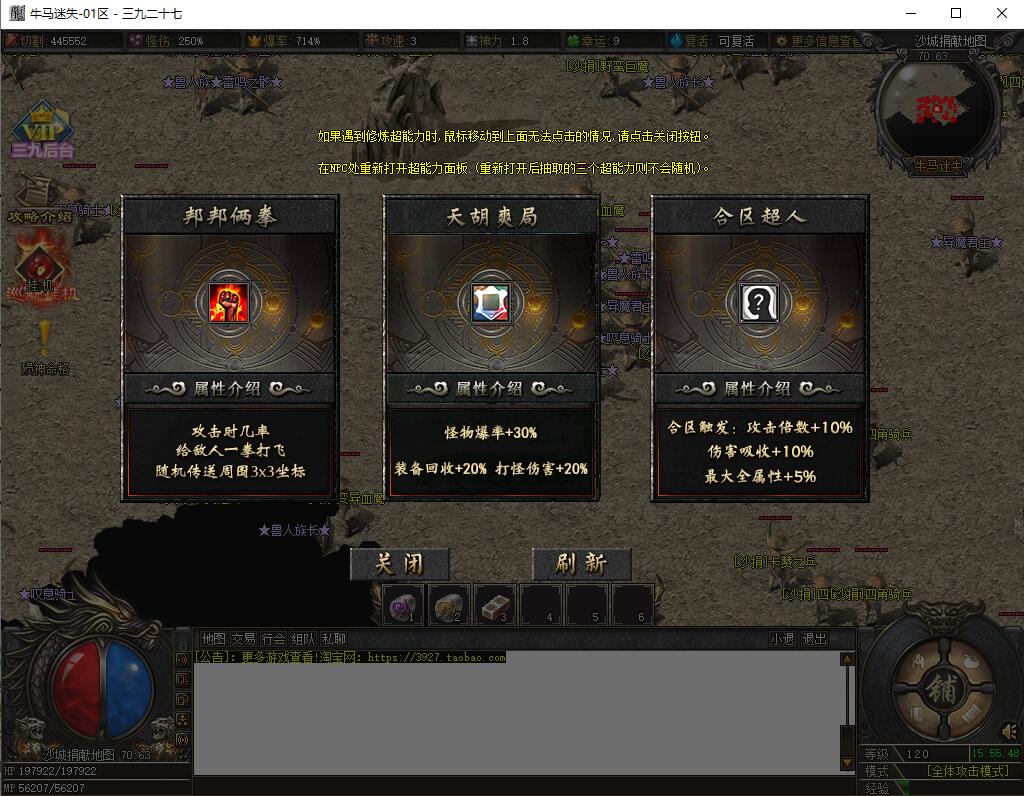Viewport: 1024px width, 796px height.
Task: Open the 更多信息查看 info panel
Action: pos(818,41)
